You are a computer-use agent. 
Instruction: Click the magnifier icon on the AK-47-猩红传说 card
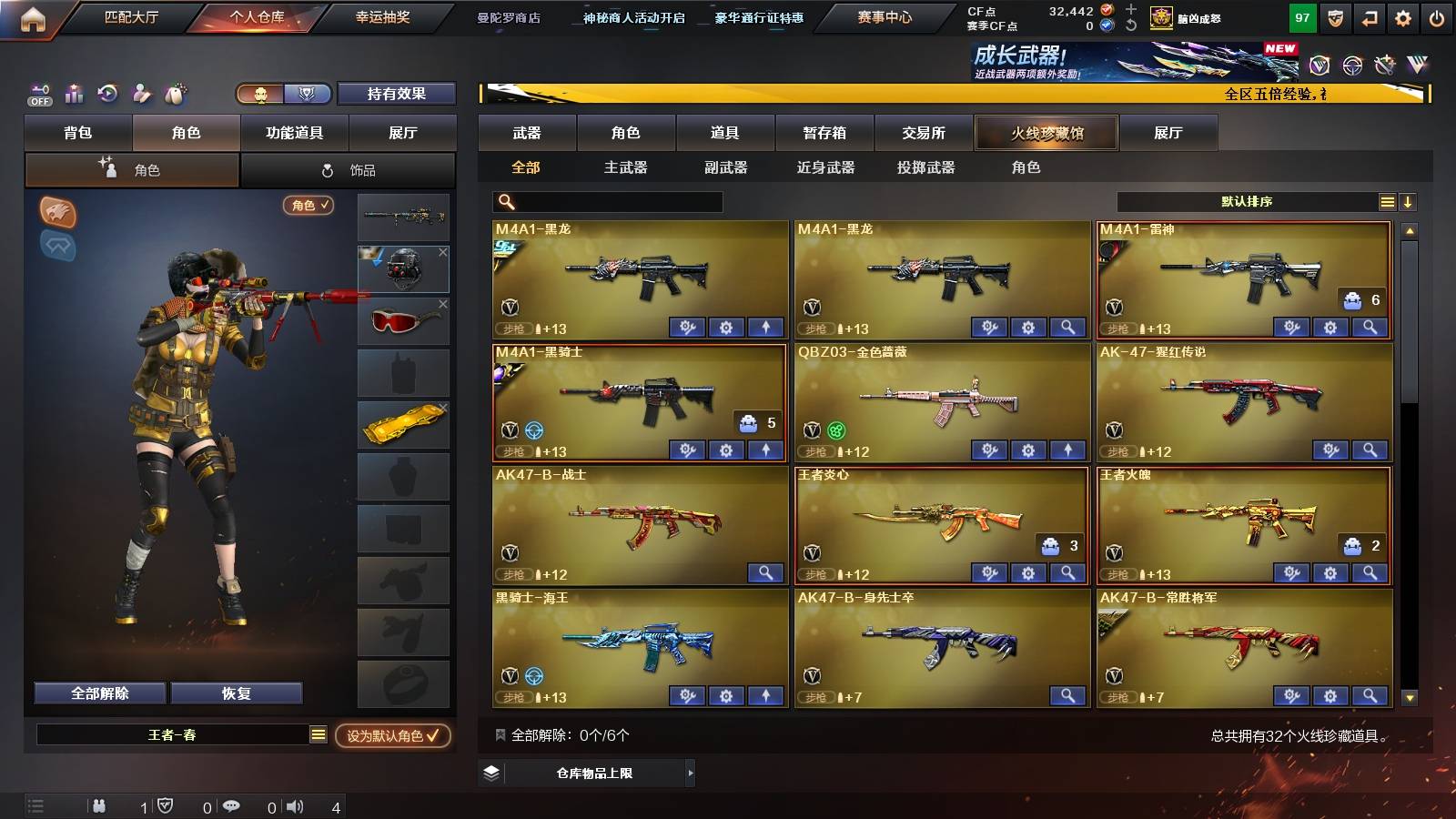click(x=1370, y=450)
